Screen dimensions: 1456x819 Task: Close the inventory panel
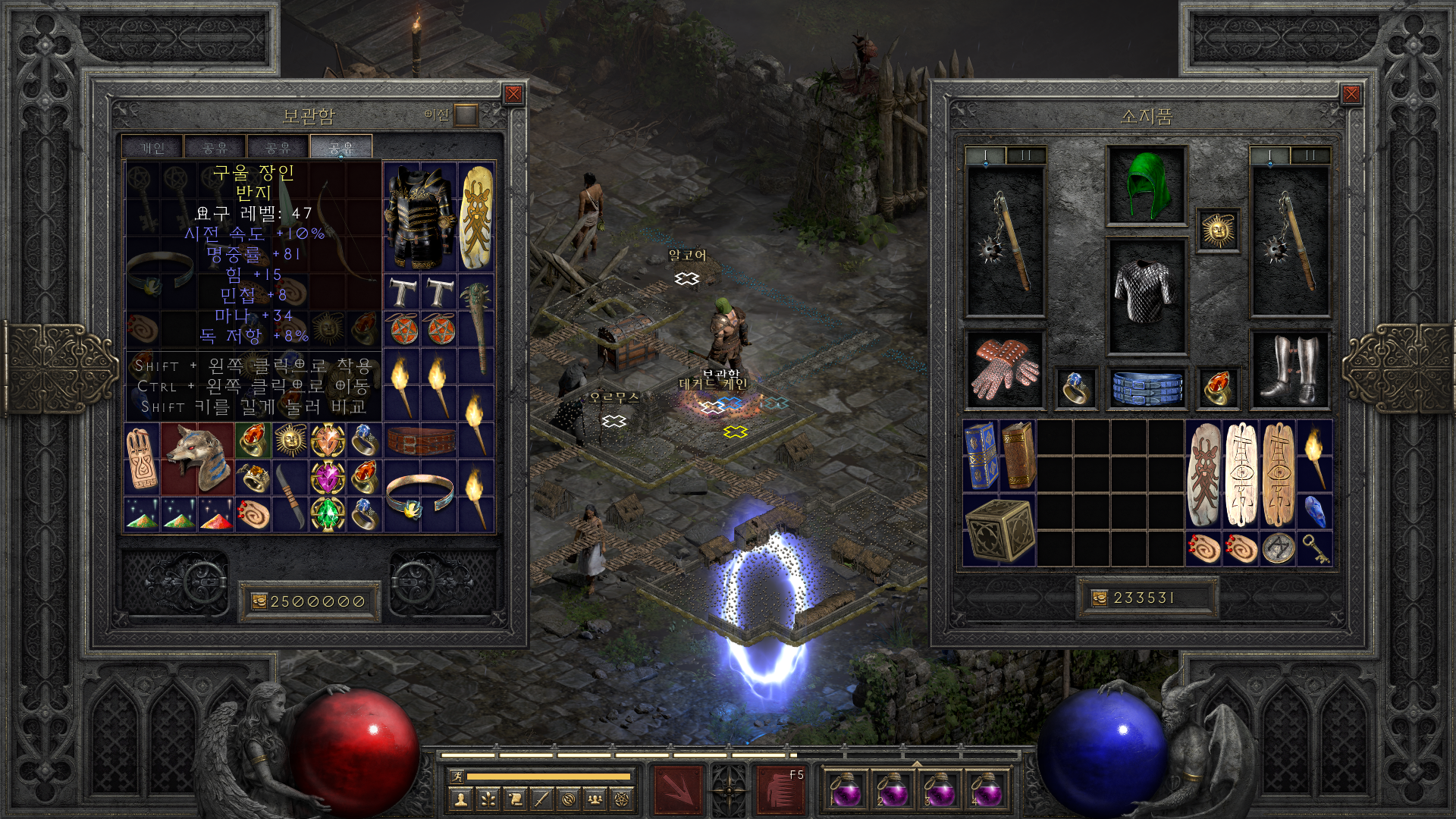1351,94
